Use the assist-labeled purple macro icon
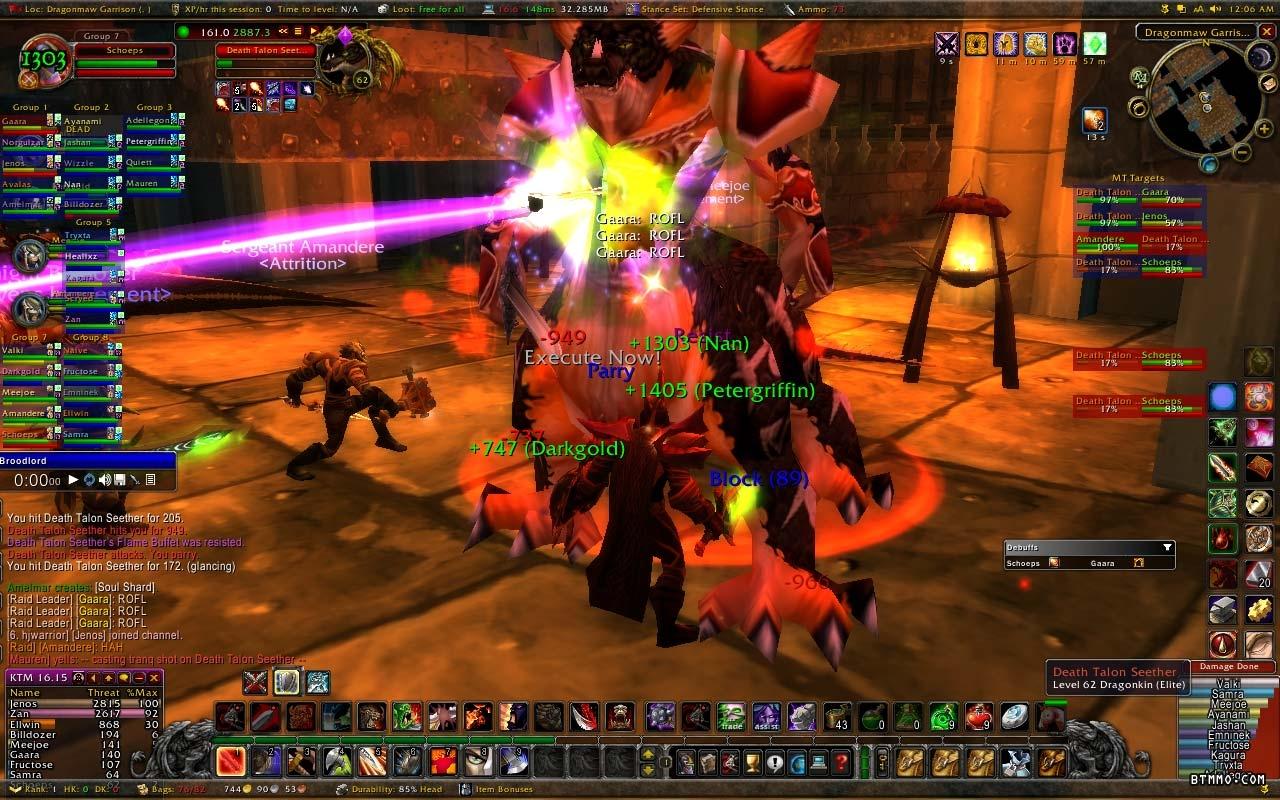1280x800 pixels. 766,717
